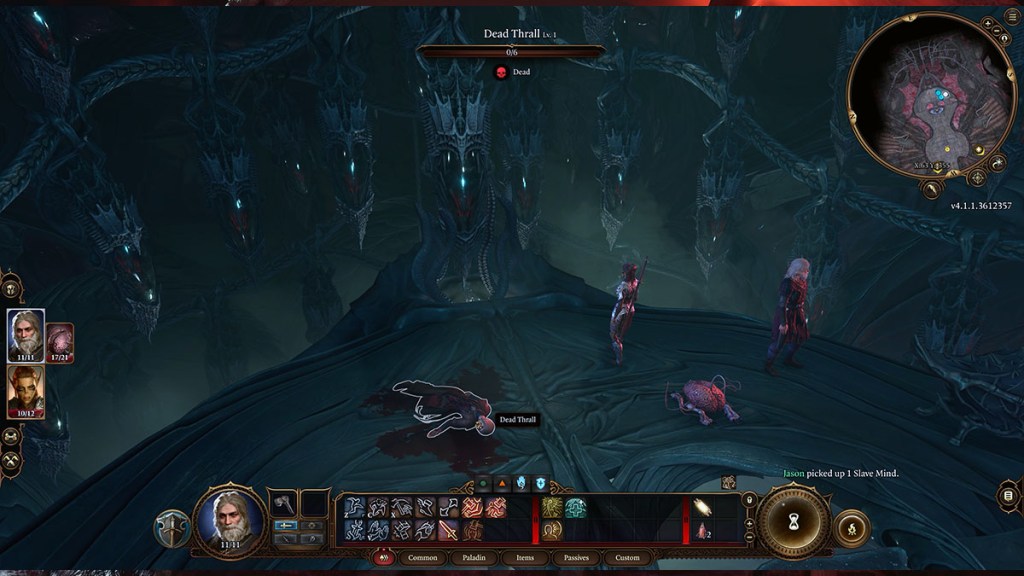Select the brain creature follower portrait
This screenshot has height=576, width=1024.
[60, 342]
